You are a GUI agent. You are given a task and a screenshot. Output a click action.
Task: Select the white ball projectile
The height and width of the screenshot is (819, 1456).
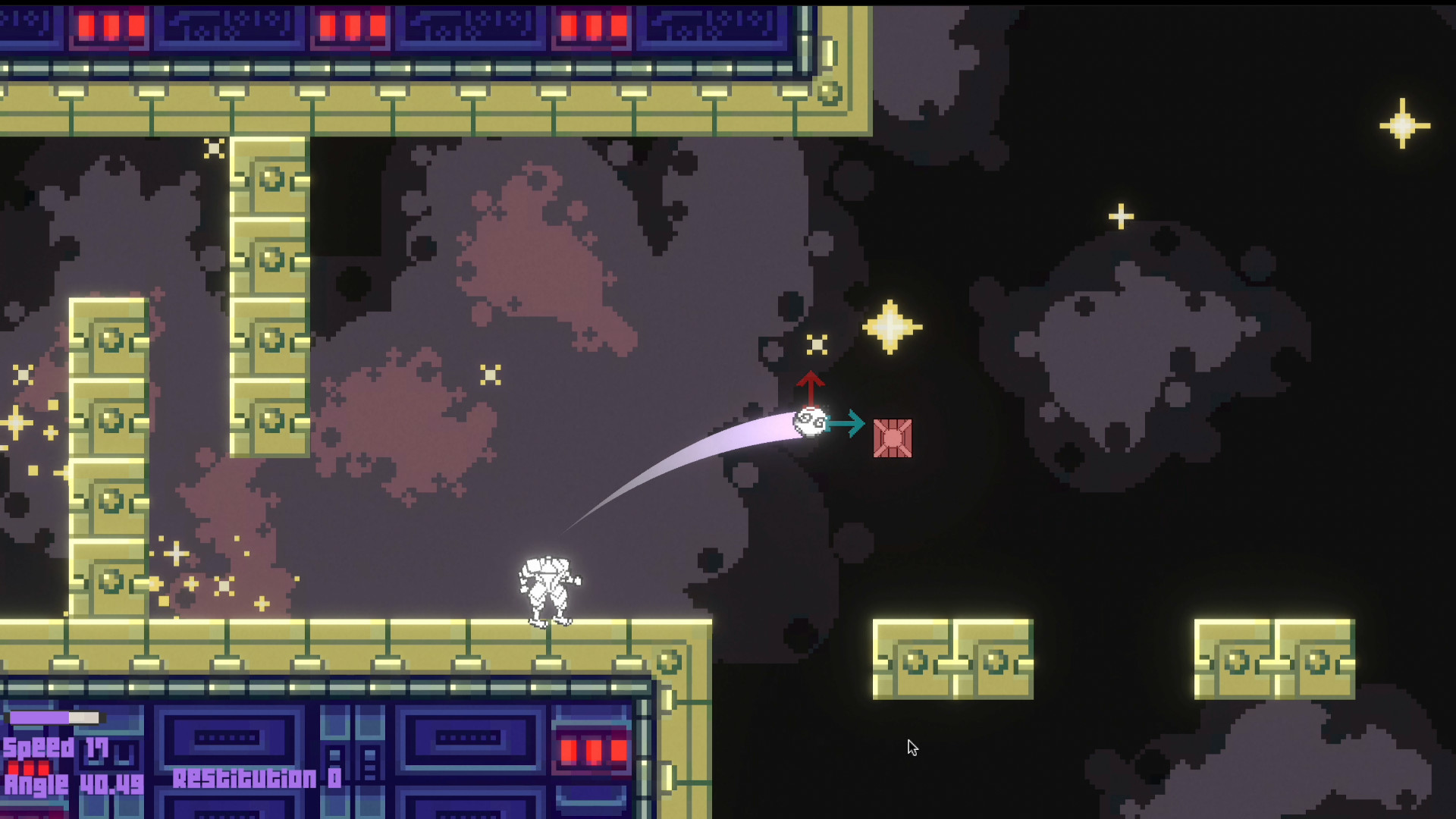coord(810,422)
